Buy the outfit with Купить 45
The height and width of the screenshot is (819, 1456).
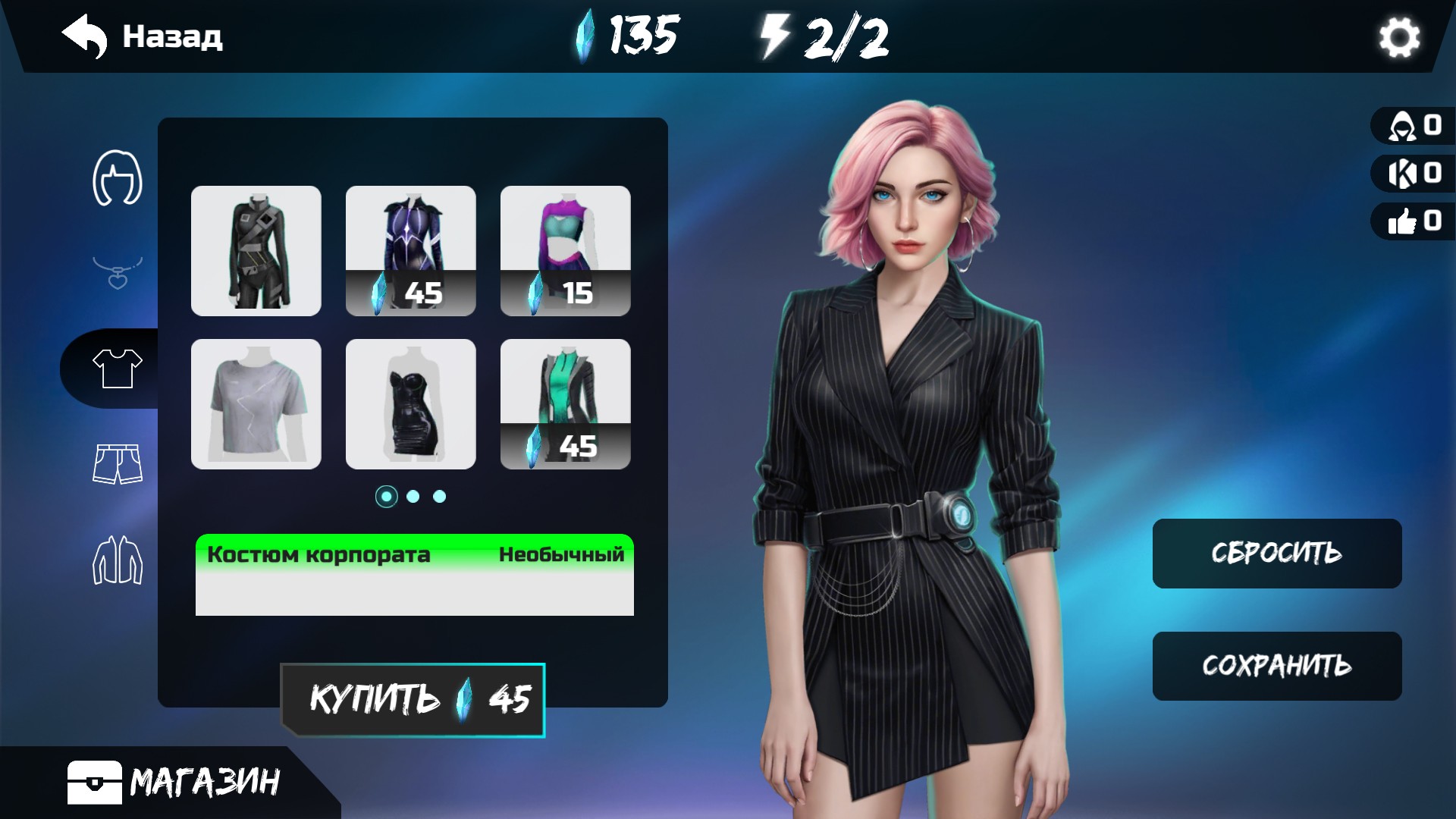coord(413,700)
